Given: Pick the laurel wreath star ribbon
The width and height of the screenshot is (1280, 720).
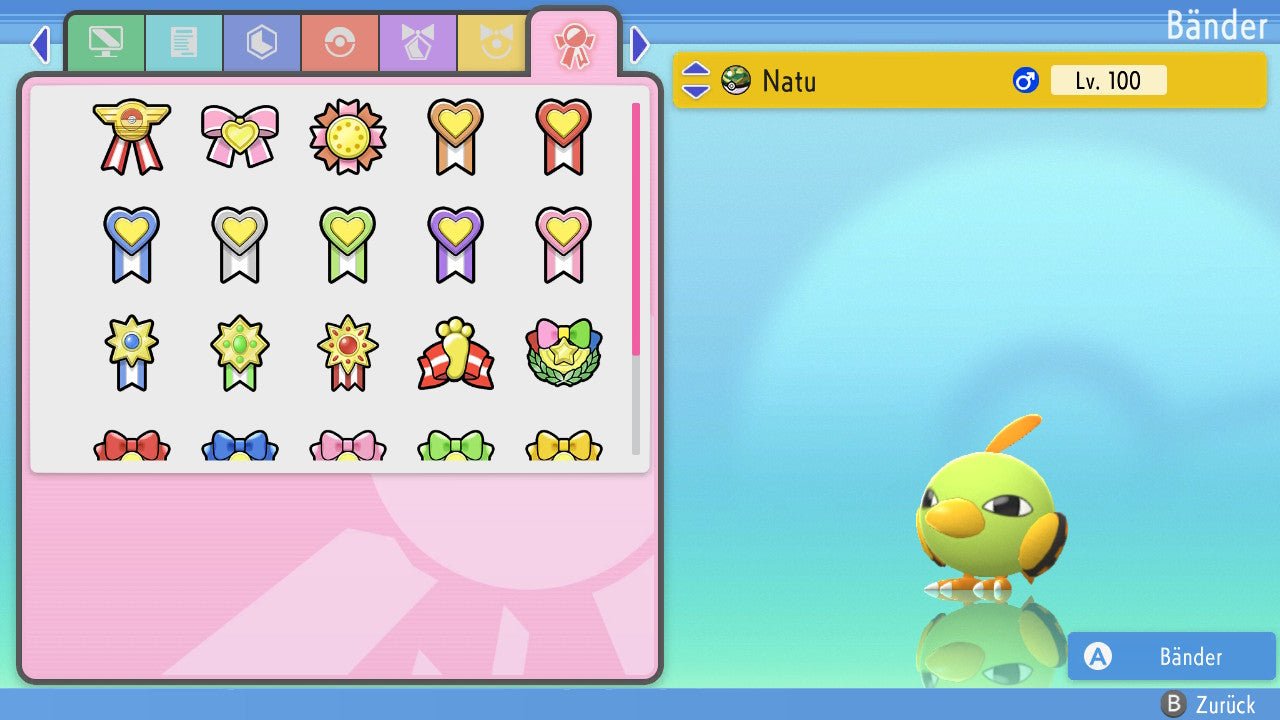Looking at the screenshot, I should pos(564,354).
